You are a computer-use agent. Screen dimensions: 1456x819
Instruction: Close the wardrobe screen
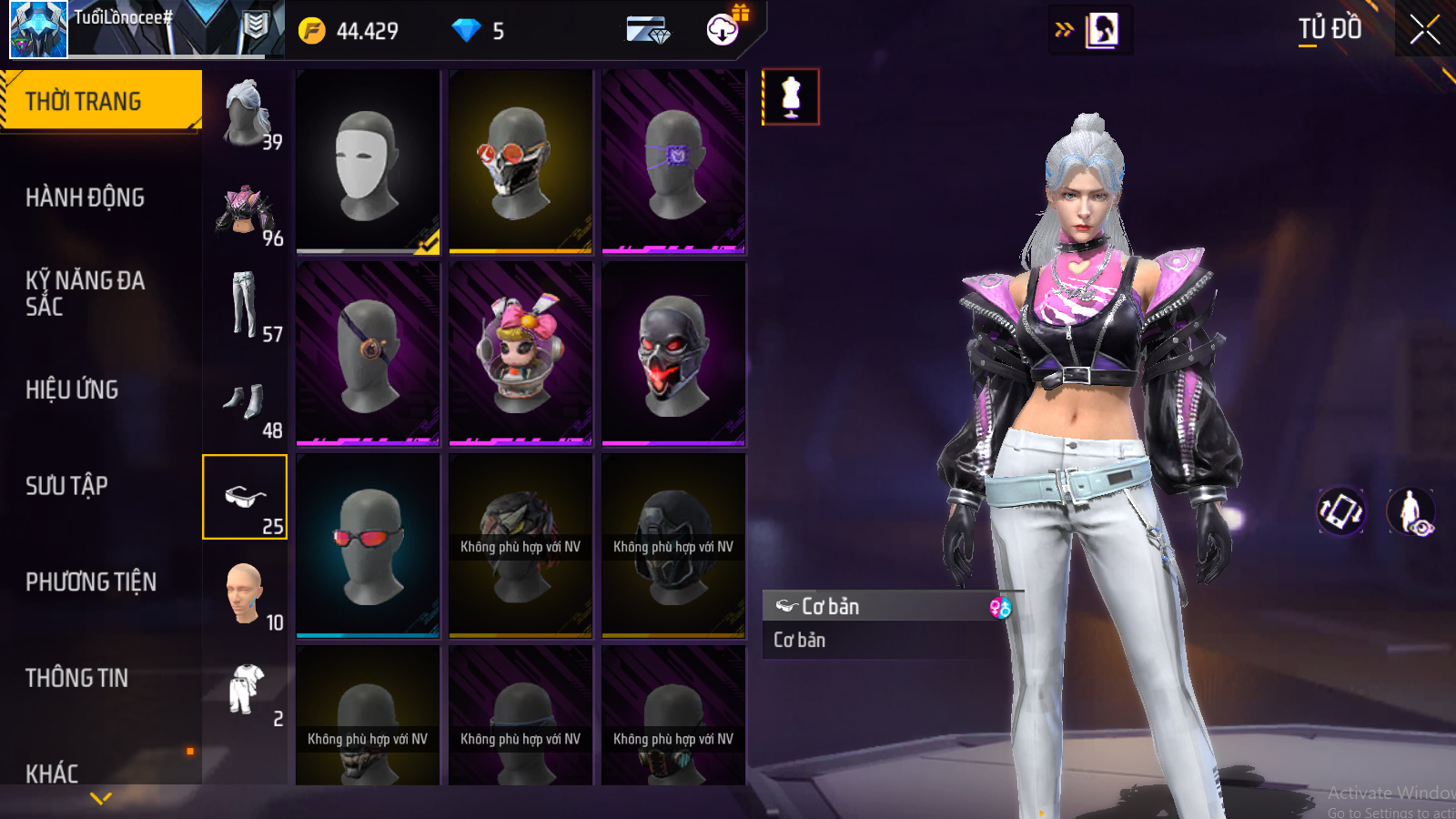(x=1424, y=30)
